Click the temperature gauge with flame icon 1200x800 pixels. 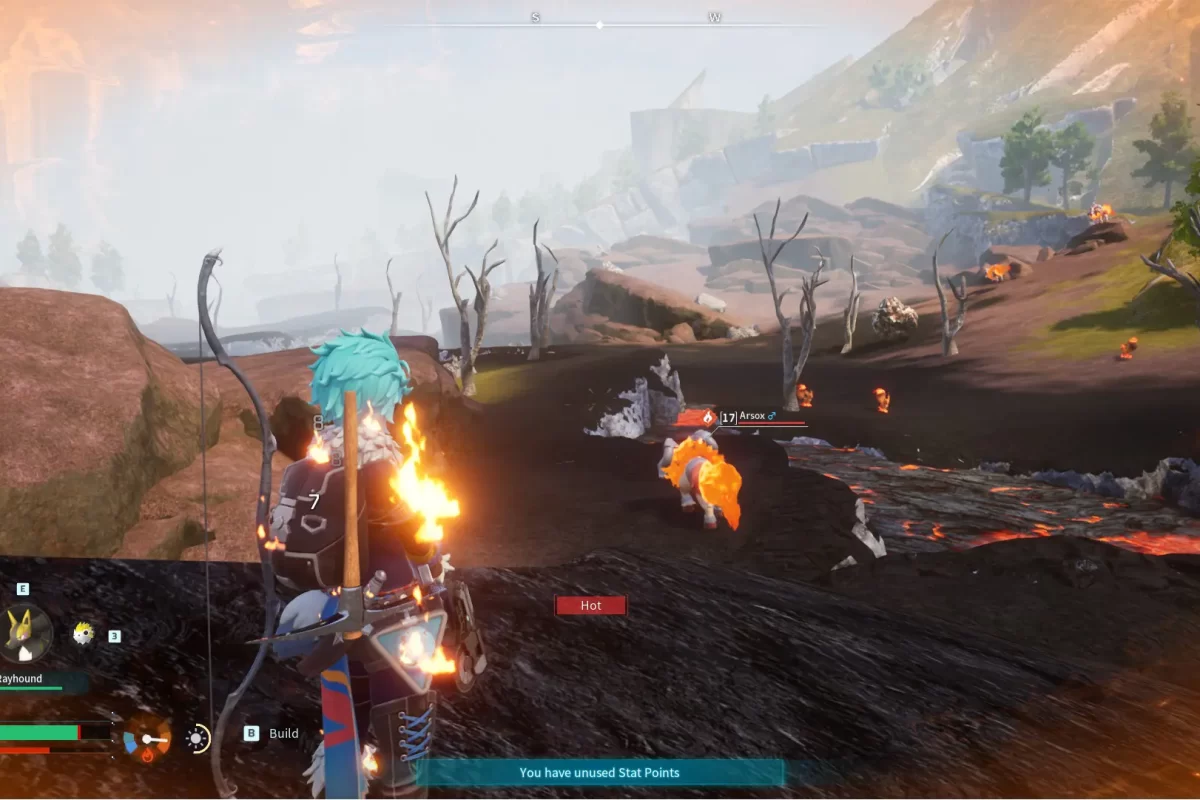tap(147, 739)
